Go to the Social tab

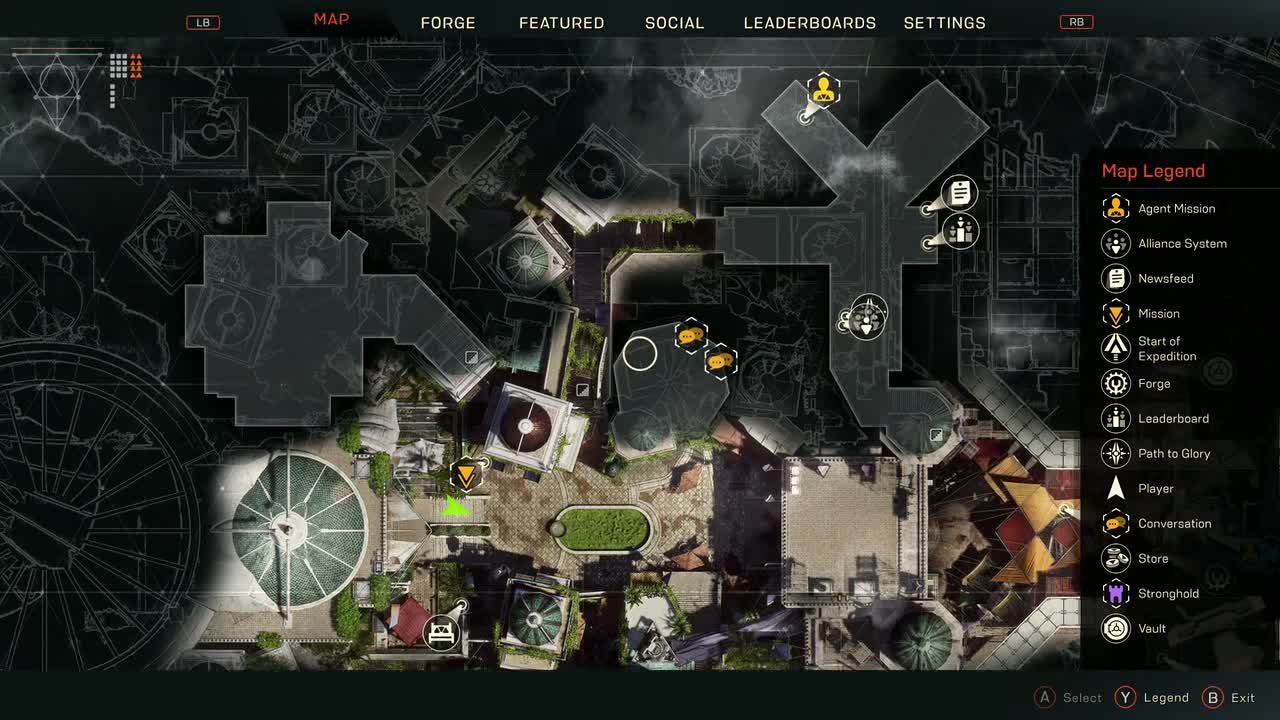click(x=674, y=22)
